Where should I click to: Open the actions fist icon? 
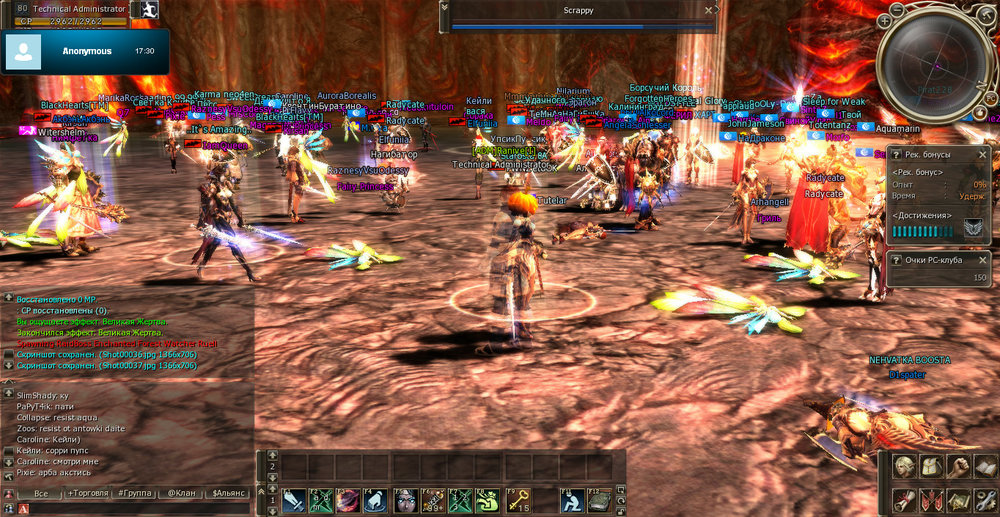point(958,468)
